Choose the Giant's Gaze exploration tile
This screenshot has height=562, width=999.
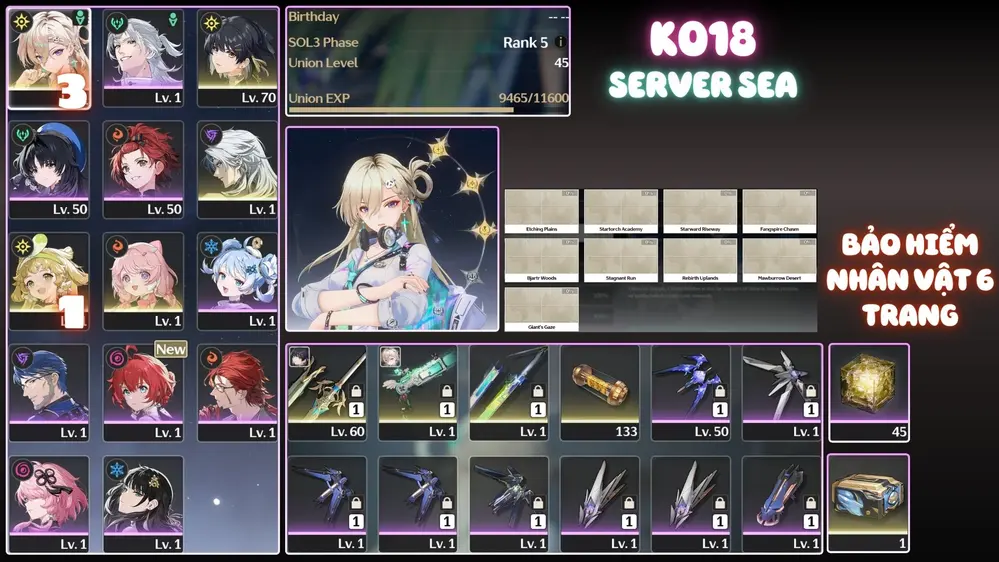click(x=542, y=309)
